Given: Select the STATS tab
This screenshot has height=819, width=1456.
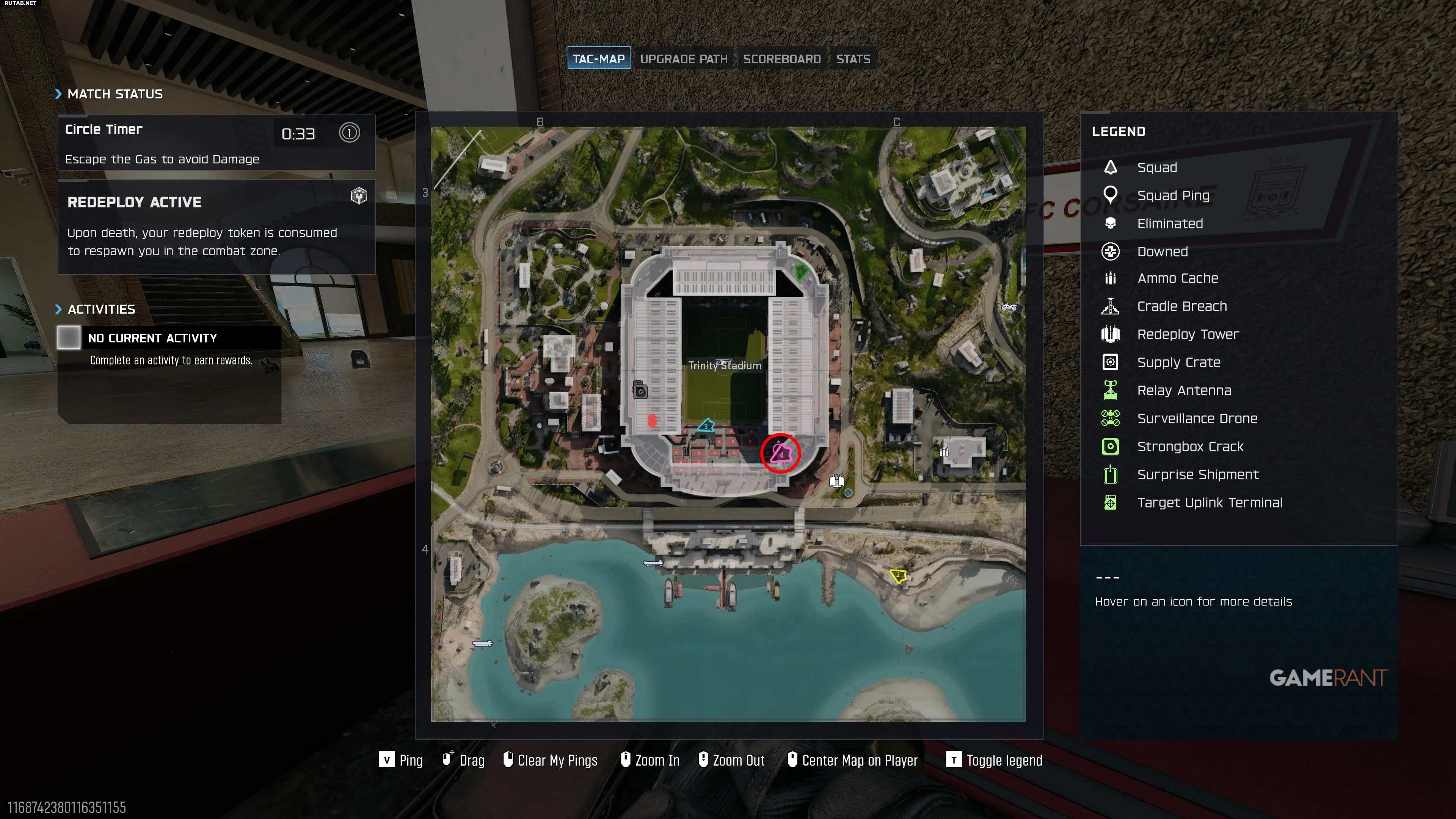Looking at the screenshot, I should [853, 59].
